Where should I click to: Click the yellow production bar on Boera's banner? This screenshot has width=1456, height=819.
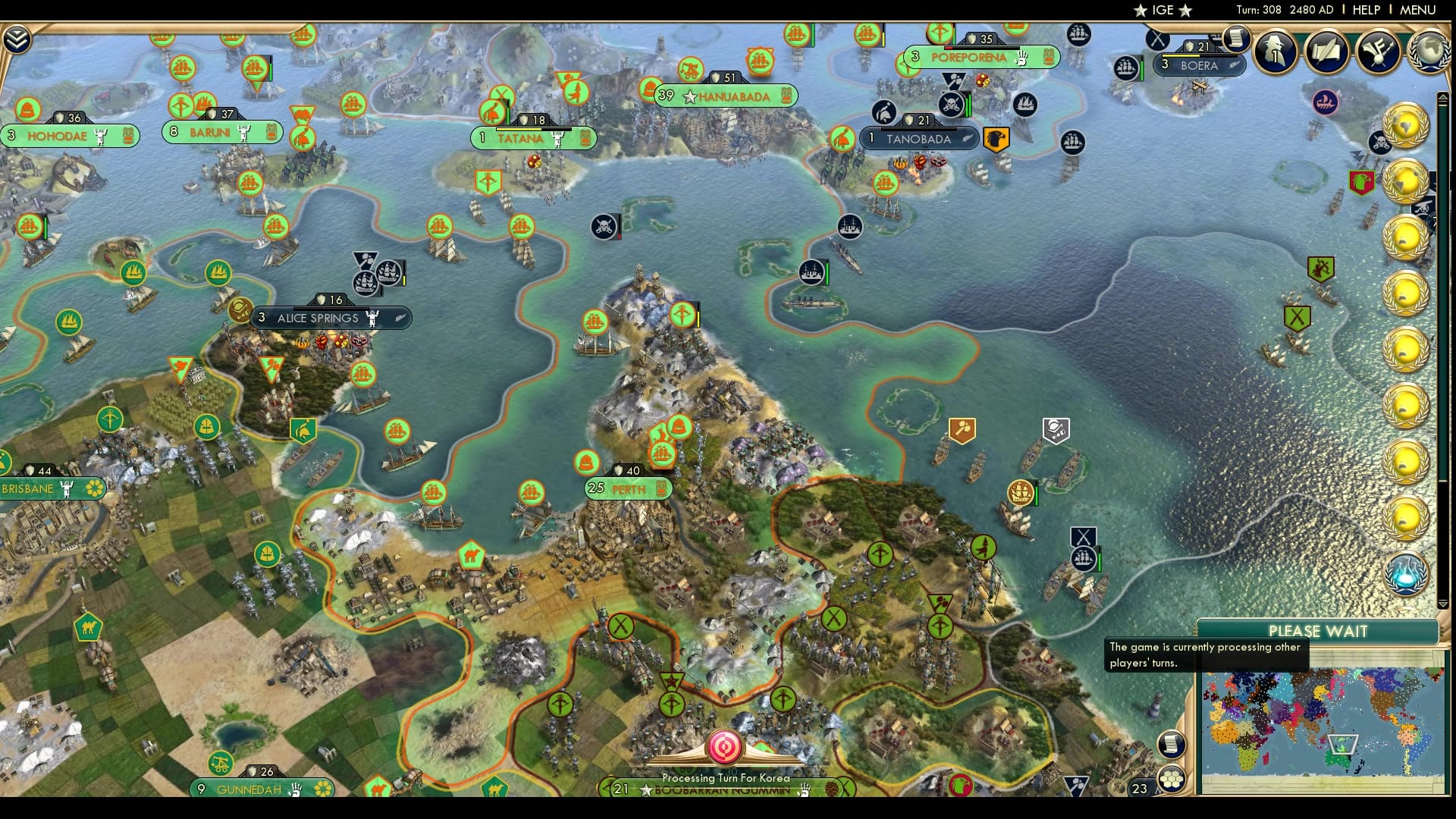[1181, 55]
